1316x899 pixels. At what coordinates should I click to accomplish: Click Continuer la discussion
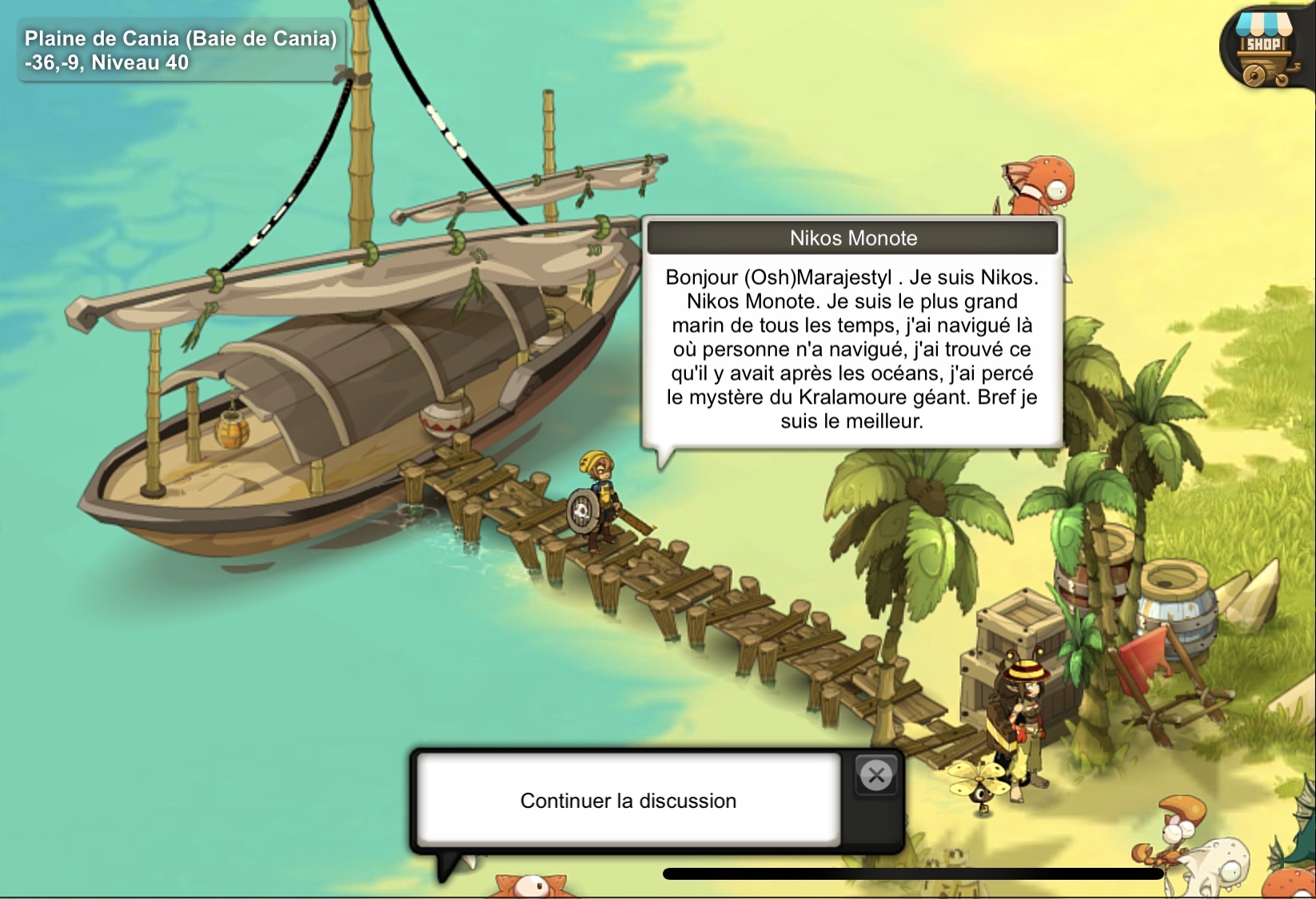click(628, 800)
